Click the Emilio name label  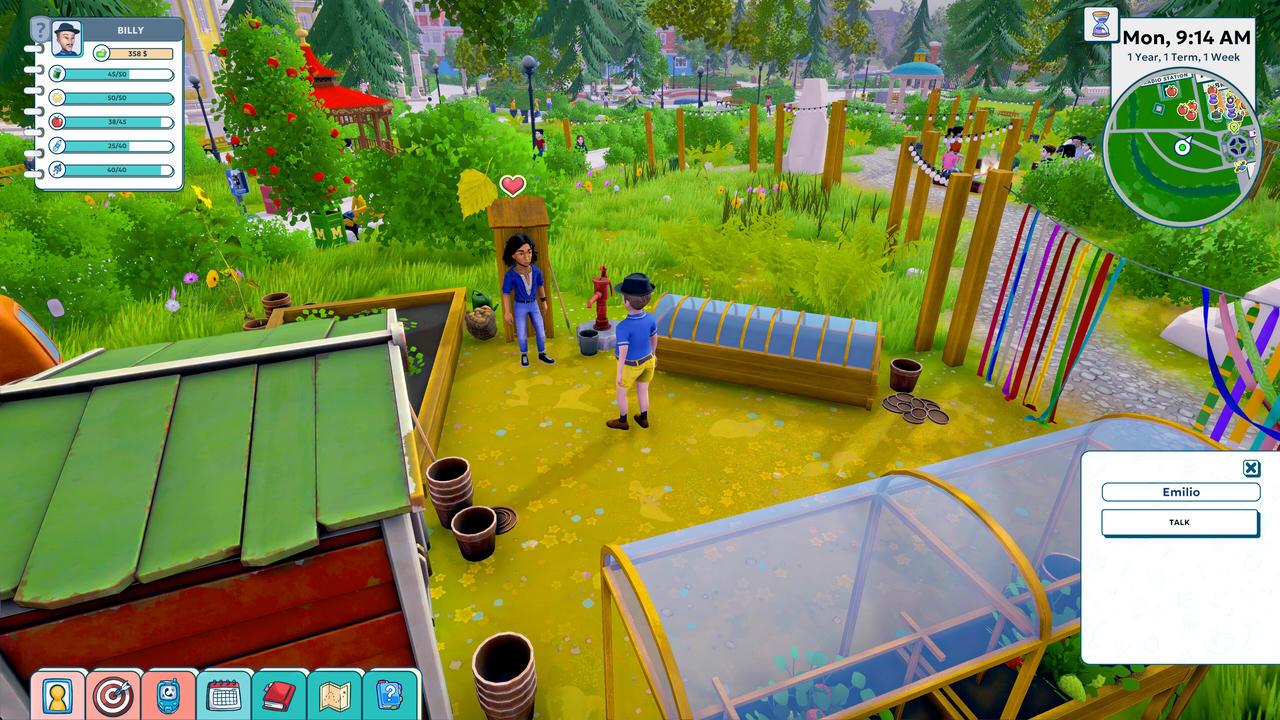pyautogui.click(x=1181, y=492)
